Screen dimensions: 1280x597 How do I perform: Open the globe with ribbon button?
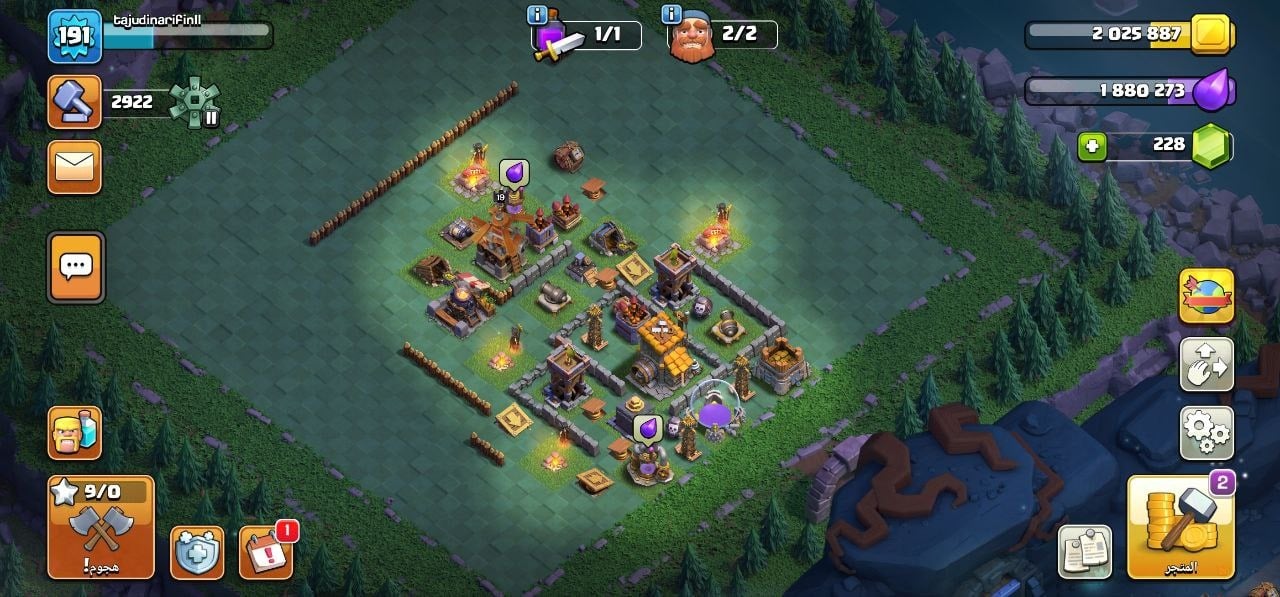pyautogui.click(x=1206, y=296)
